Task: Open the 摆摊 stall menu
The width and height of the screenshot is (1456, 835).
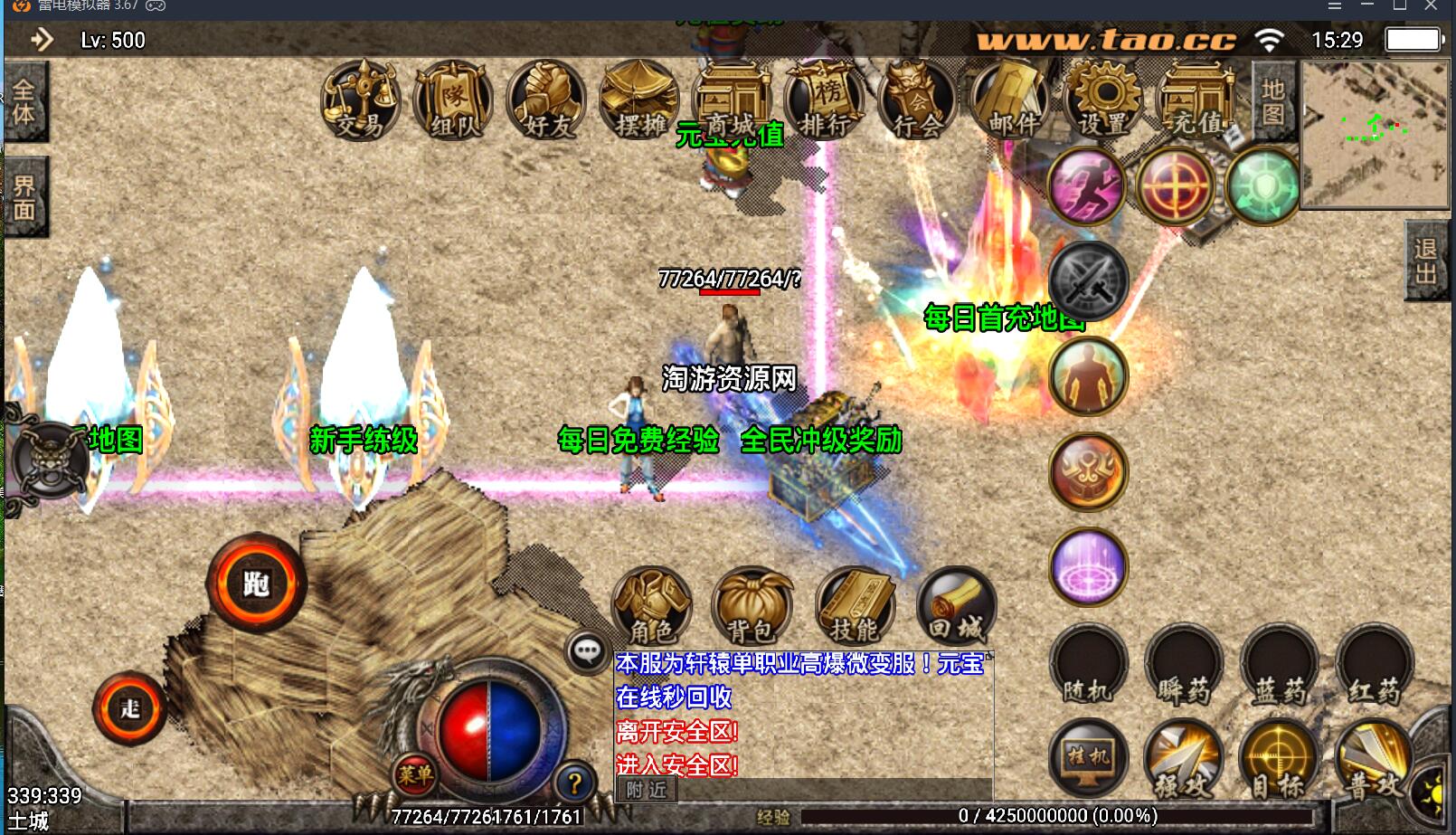Action: pyautogui.click(x=639, y=100)
